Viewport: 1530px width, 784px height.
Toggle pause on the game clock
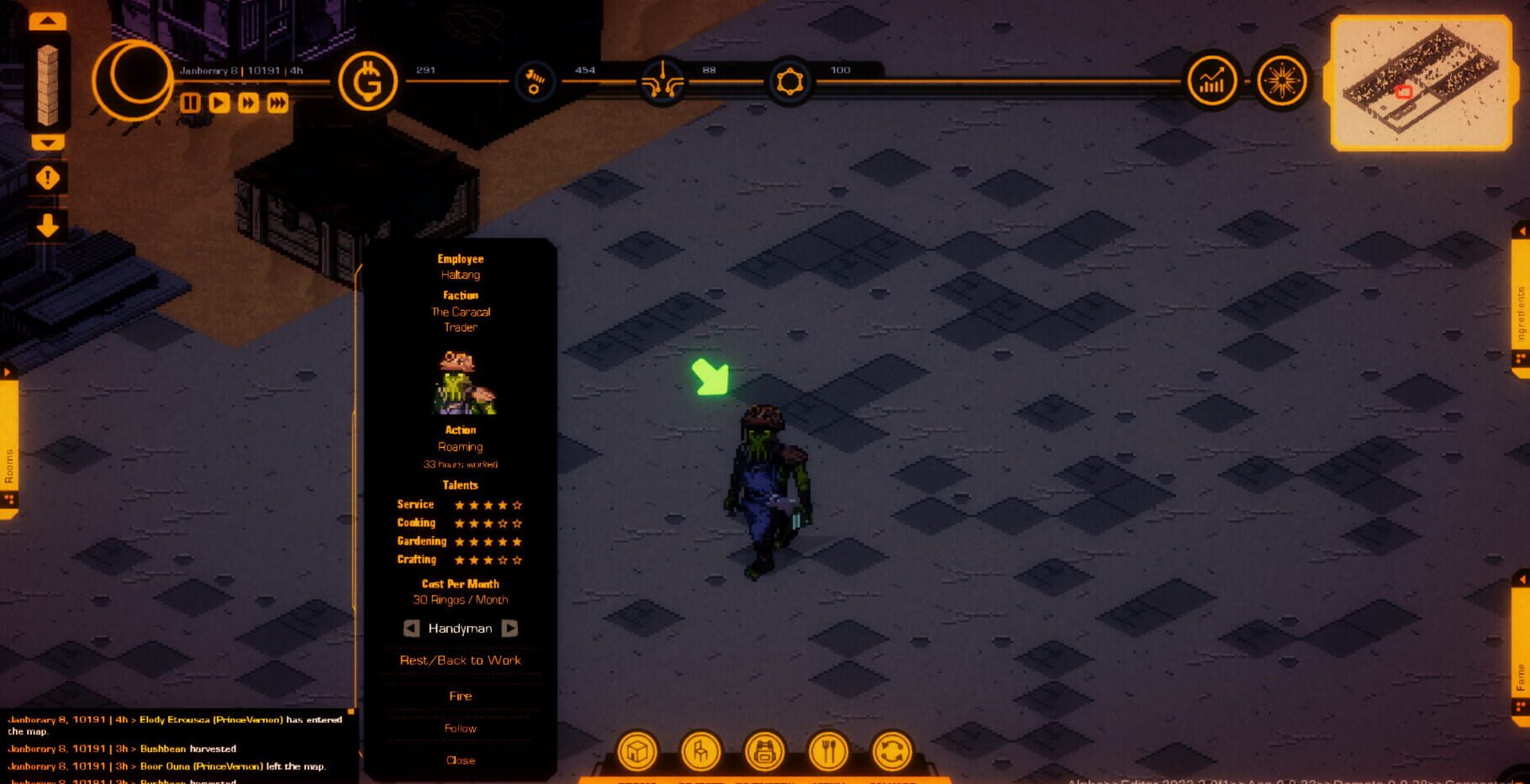coord(190,104)
